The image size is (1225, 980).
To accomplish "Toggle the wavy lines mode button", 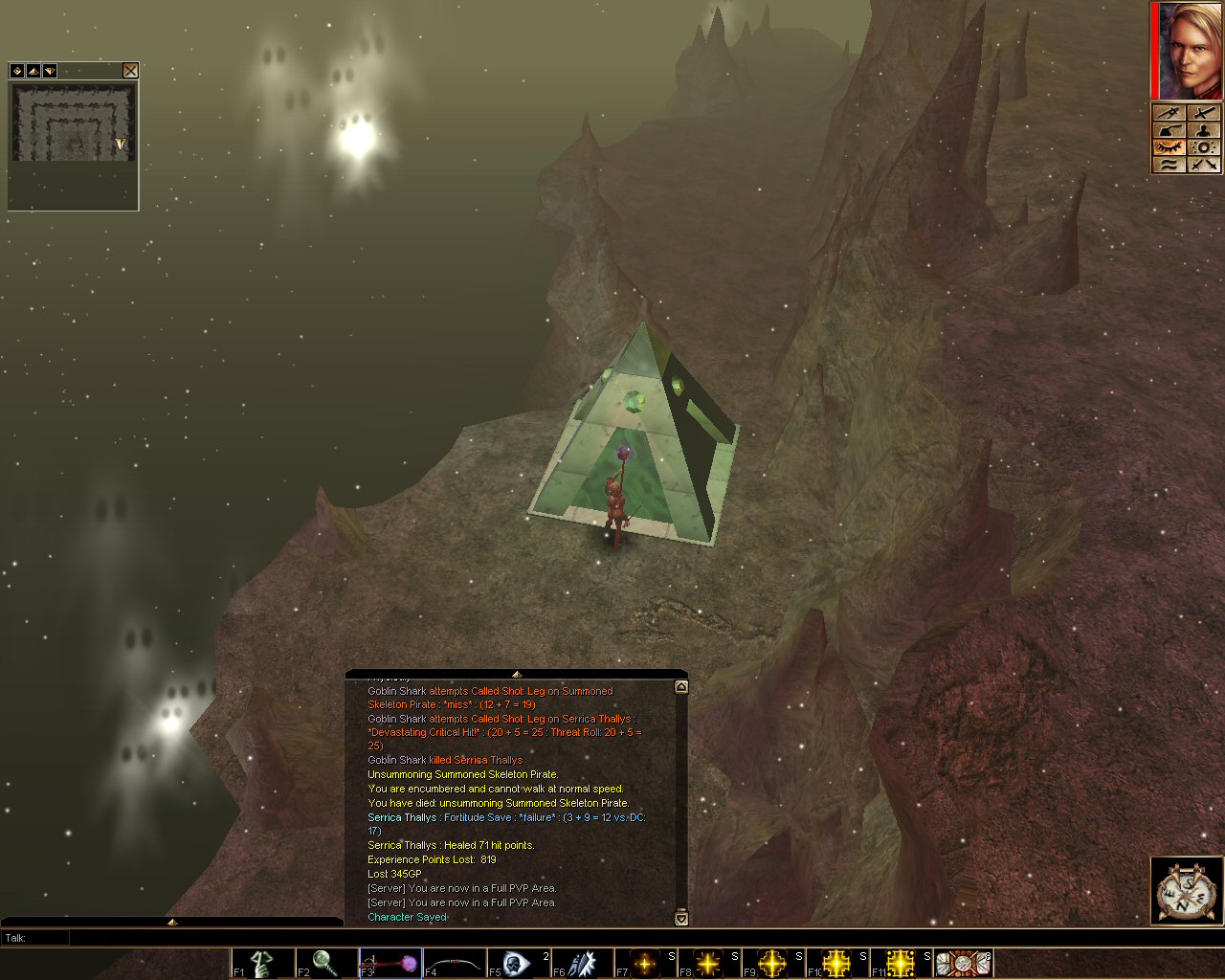I will 1169,165.
